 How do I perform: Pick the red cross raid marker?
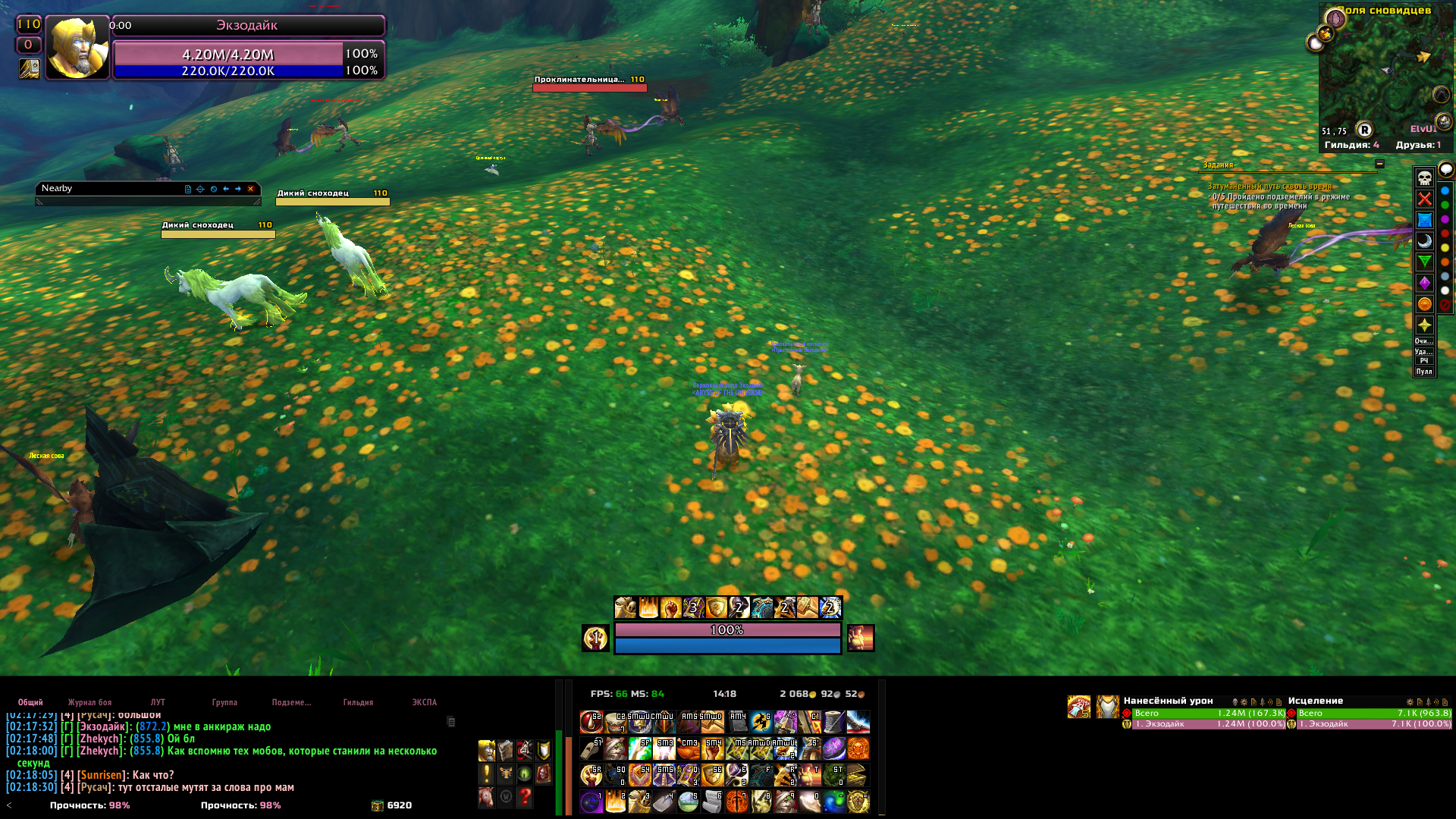[1425, 199]
